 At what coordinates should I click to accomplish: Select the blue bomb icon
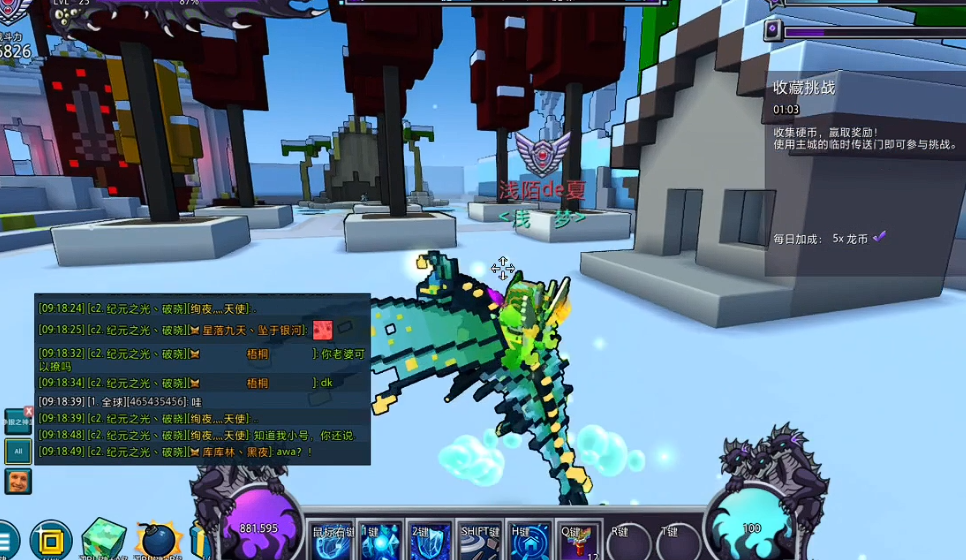(x=157, y=541)
